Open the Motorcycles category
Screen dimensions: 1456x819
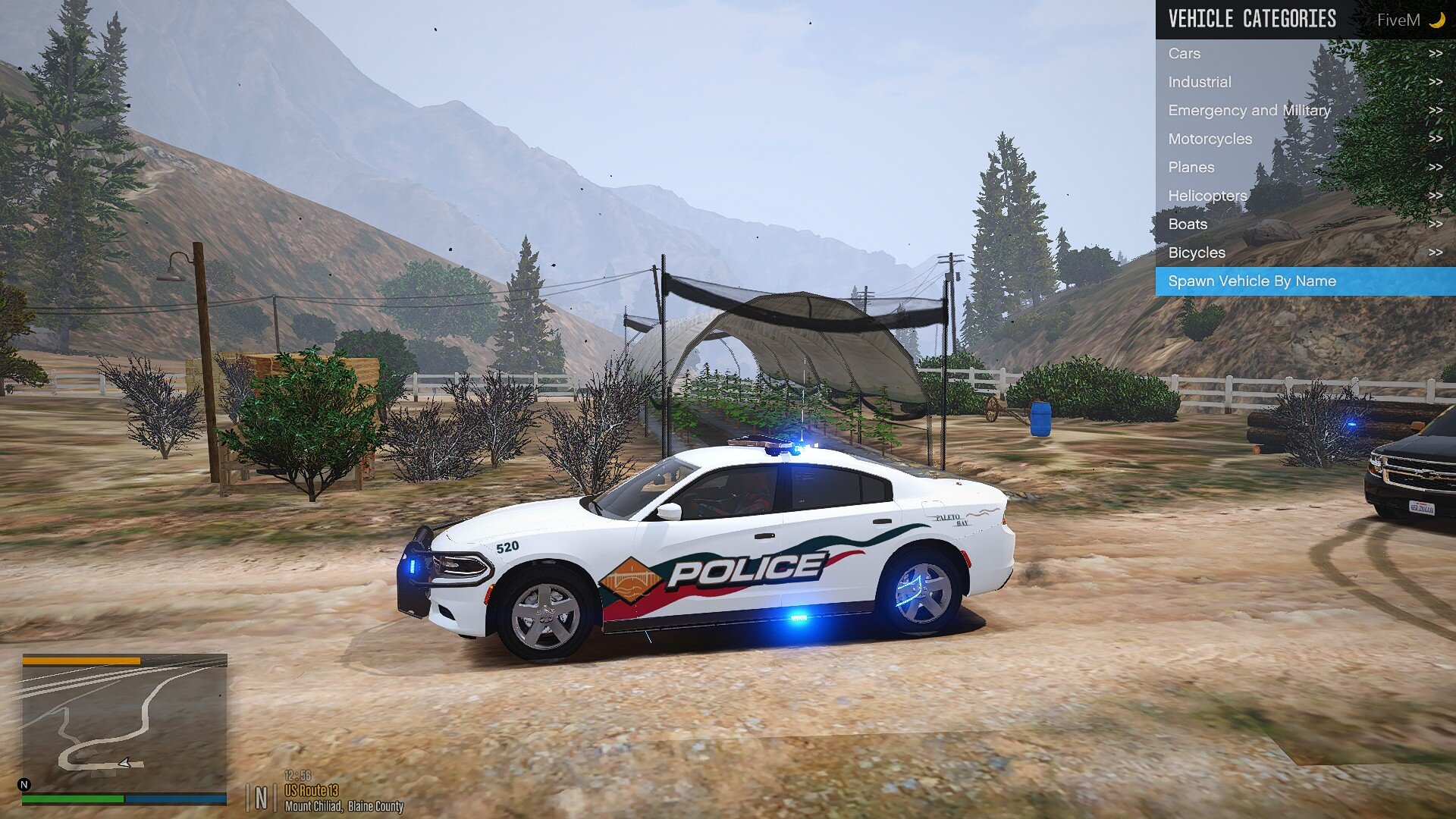[x=1304, y=139]
